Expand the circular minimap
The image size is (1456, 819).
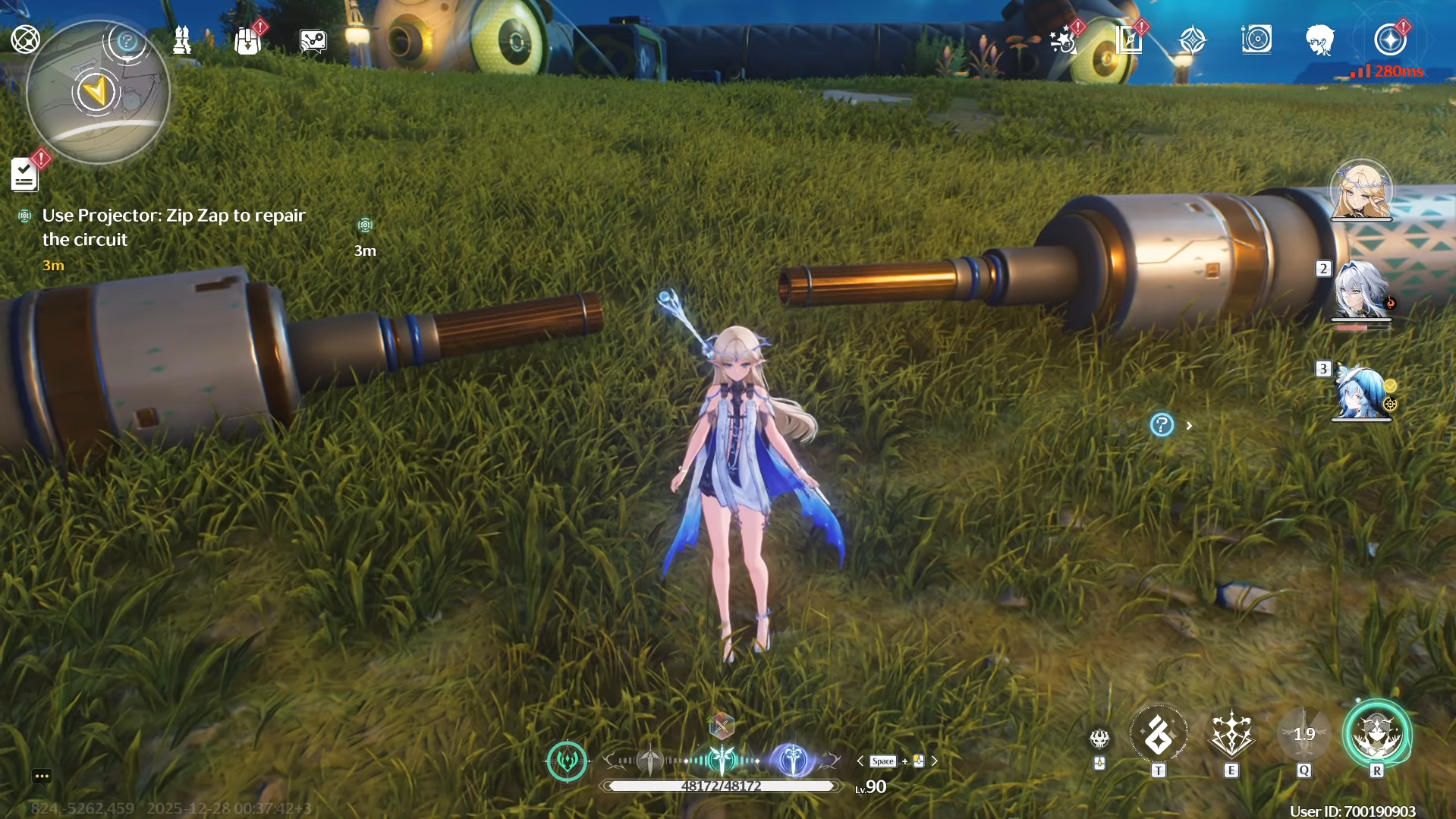tap(97, 93)
